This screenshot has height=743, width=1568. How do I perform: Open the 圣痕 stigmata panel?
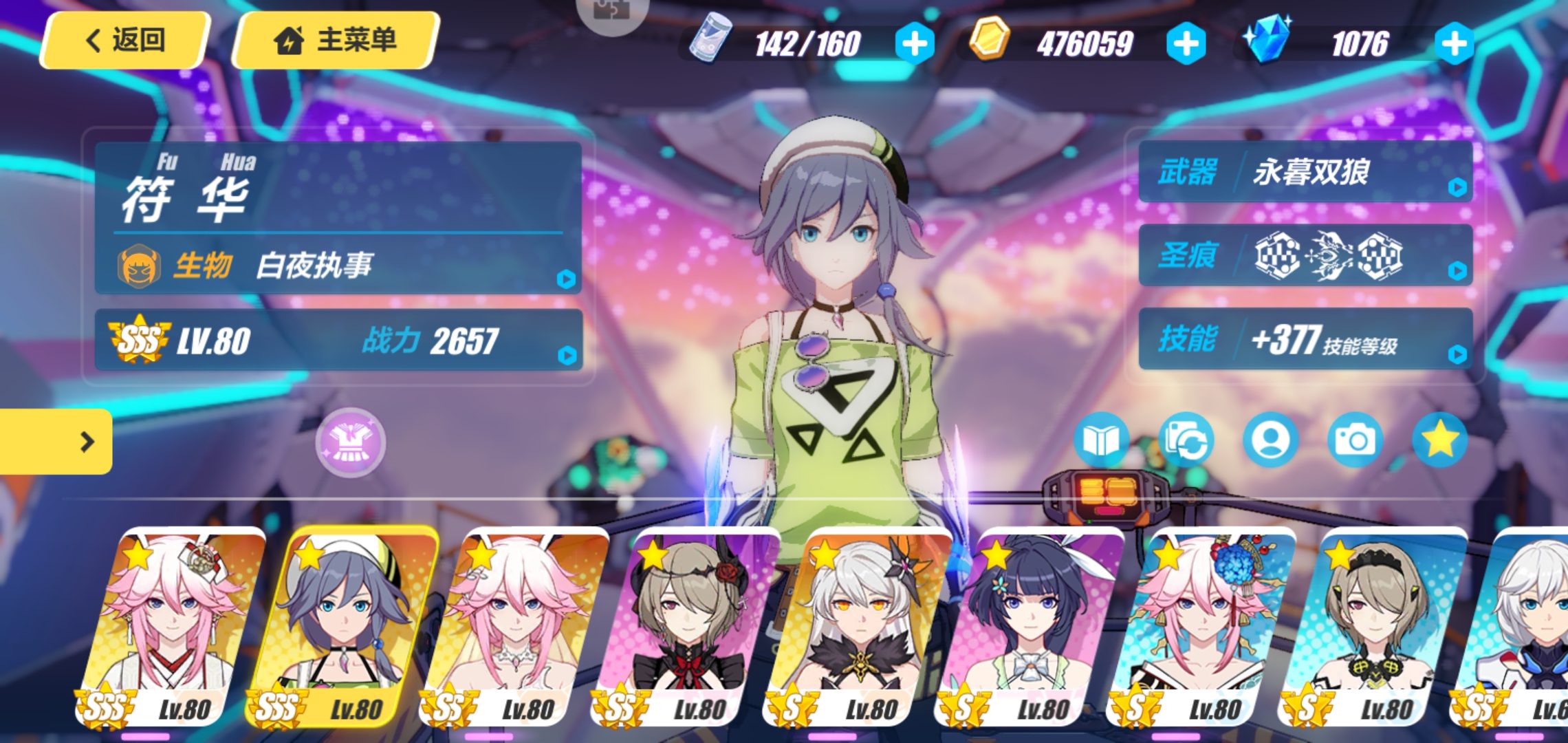[x=1305, y=256]
